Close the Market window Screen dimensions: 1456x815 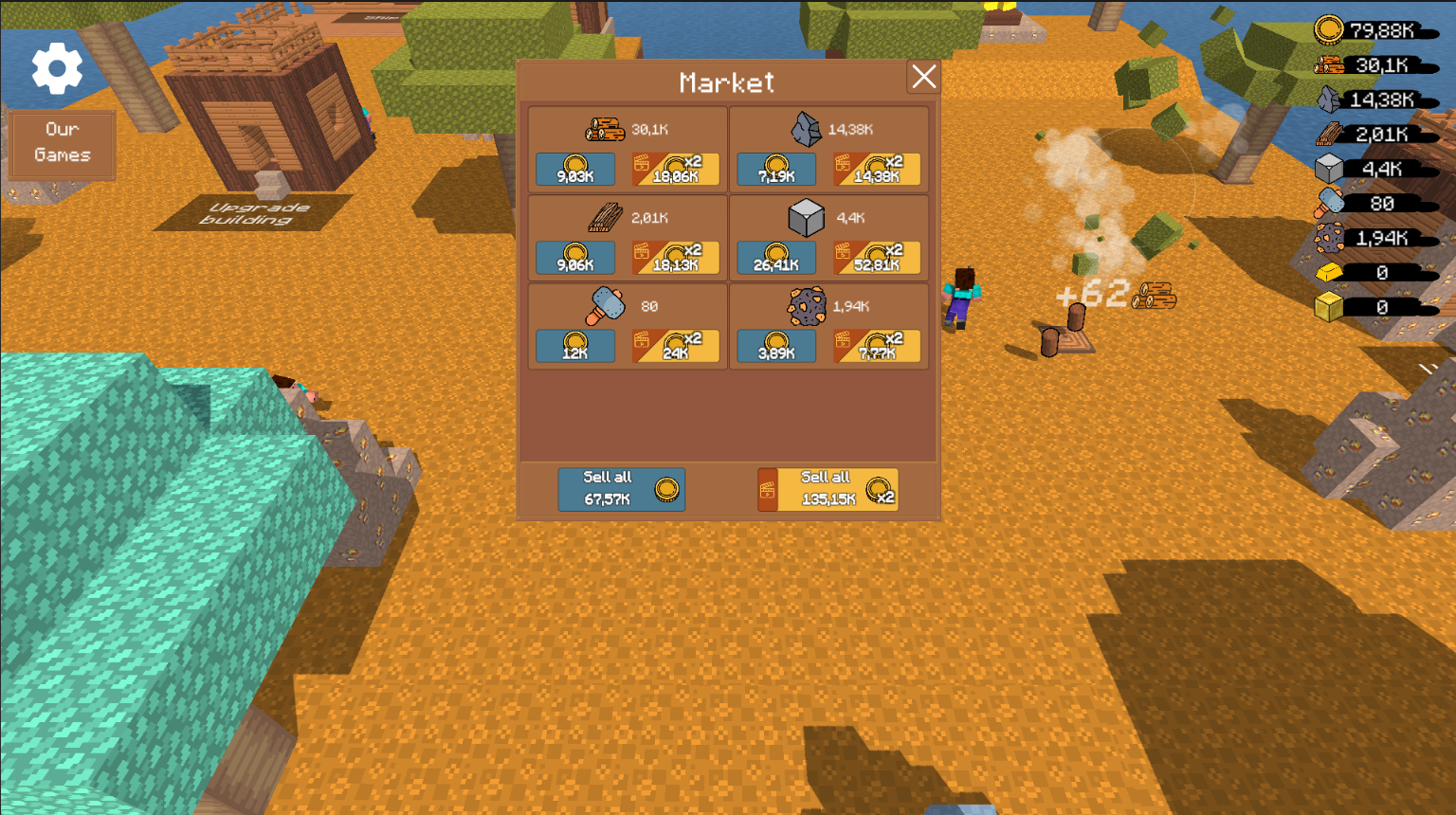pyautogui.click(x=923, y=78)
